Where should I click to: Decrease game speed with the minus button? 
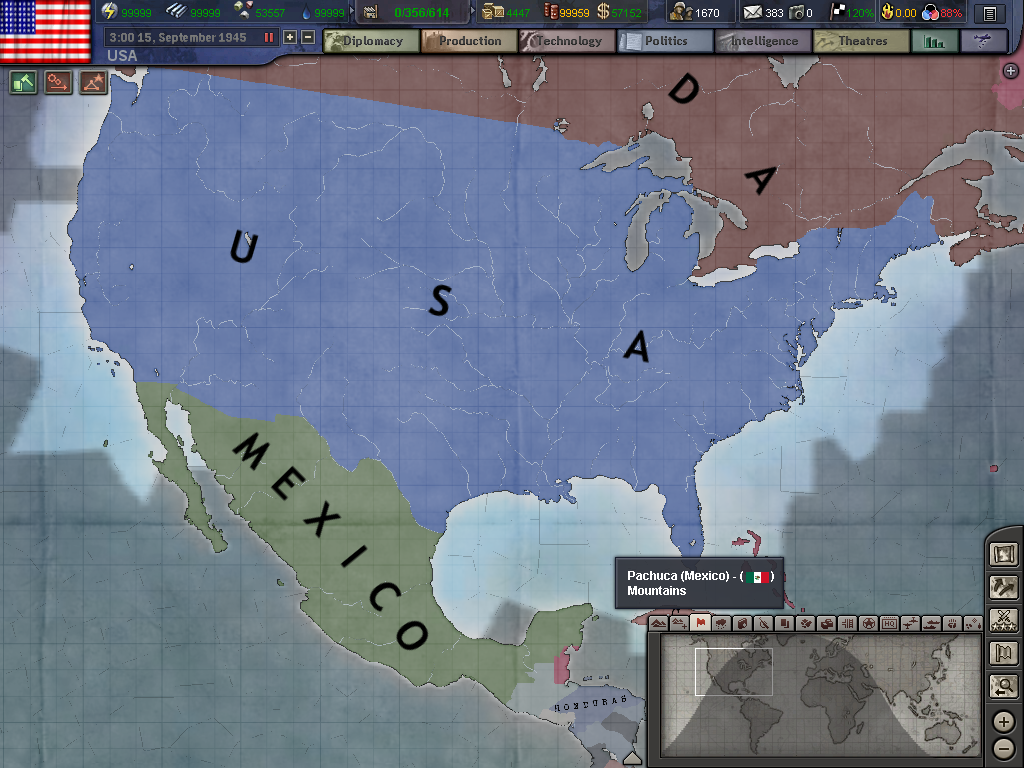(308, 37)
